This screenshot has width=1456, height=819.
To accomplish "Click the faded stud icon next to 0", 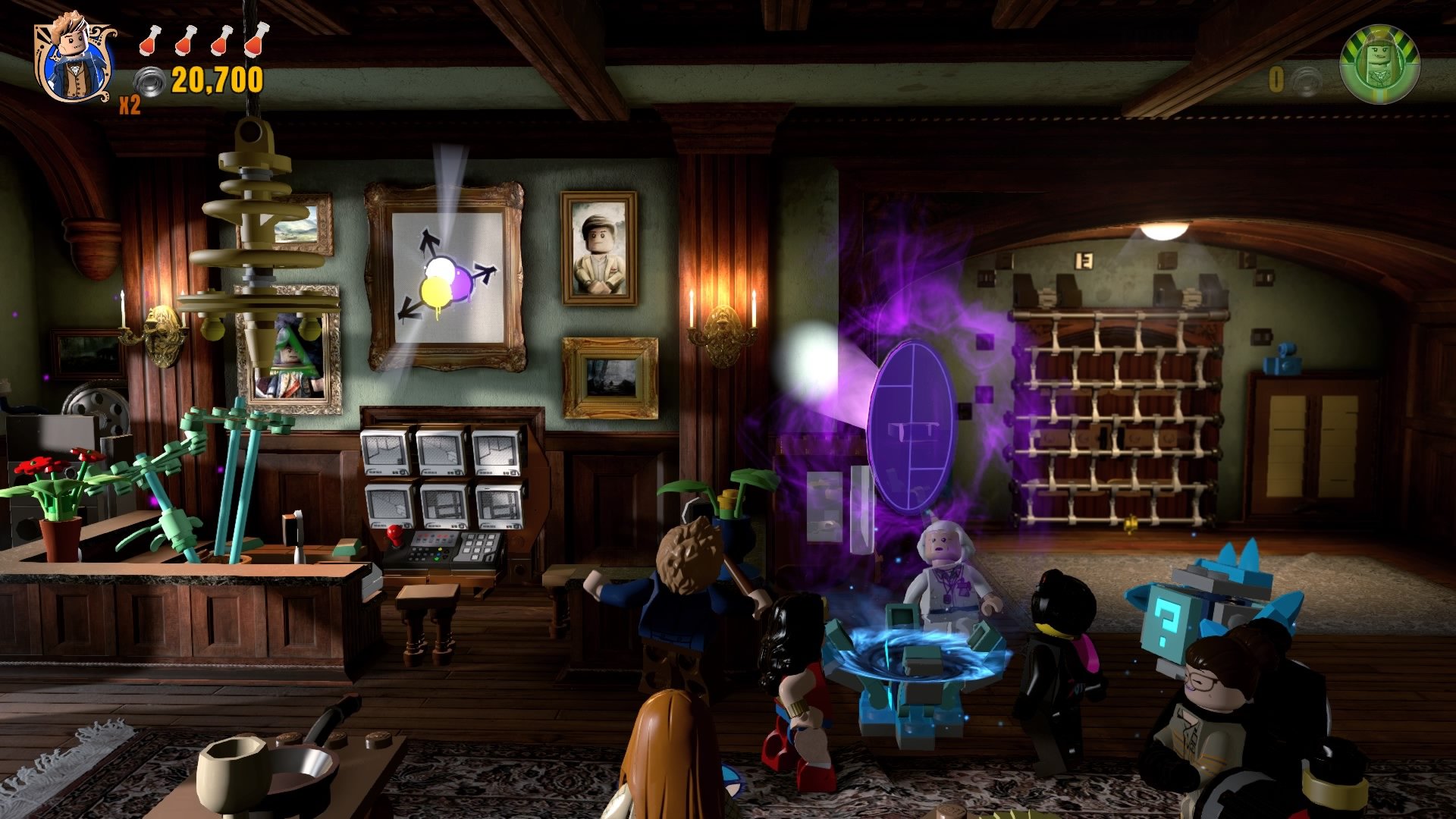I will coord(1304,78).
